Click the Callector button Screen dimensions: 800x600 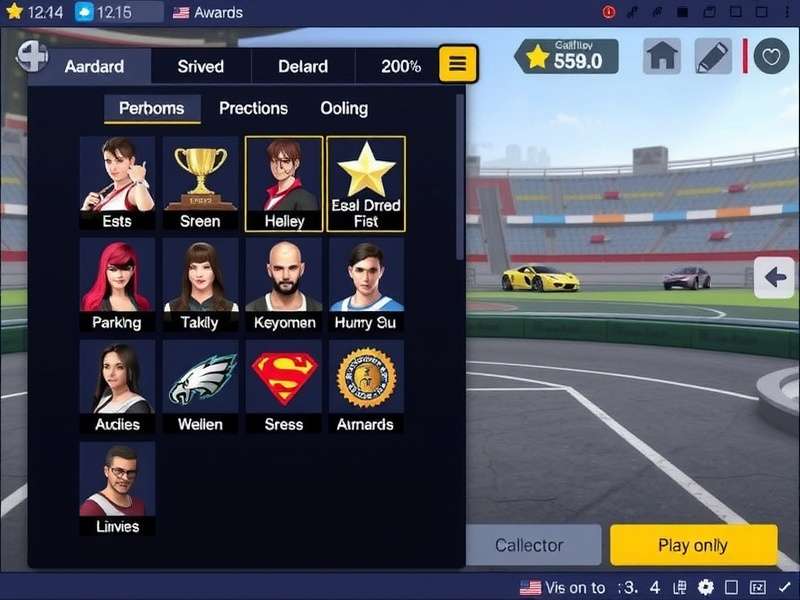tap(529, 545)
